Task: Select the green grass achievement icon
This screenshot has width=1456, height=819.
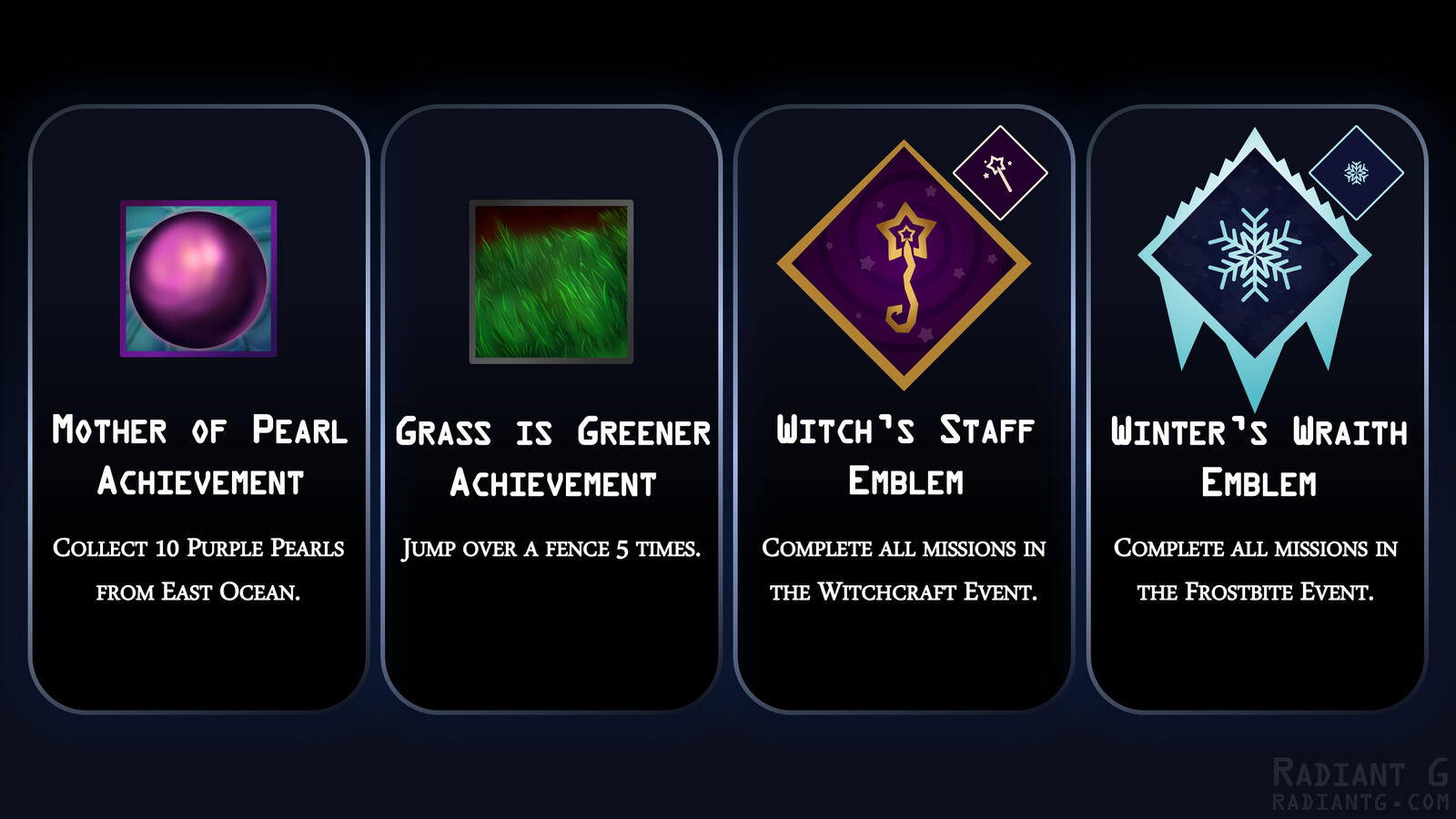Action: pos(551,282)
